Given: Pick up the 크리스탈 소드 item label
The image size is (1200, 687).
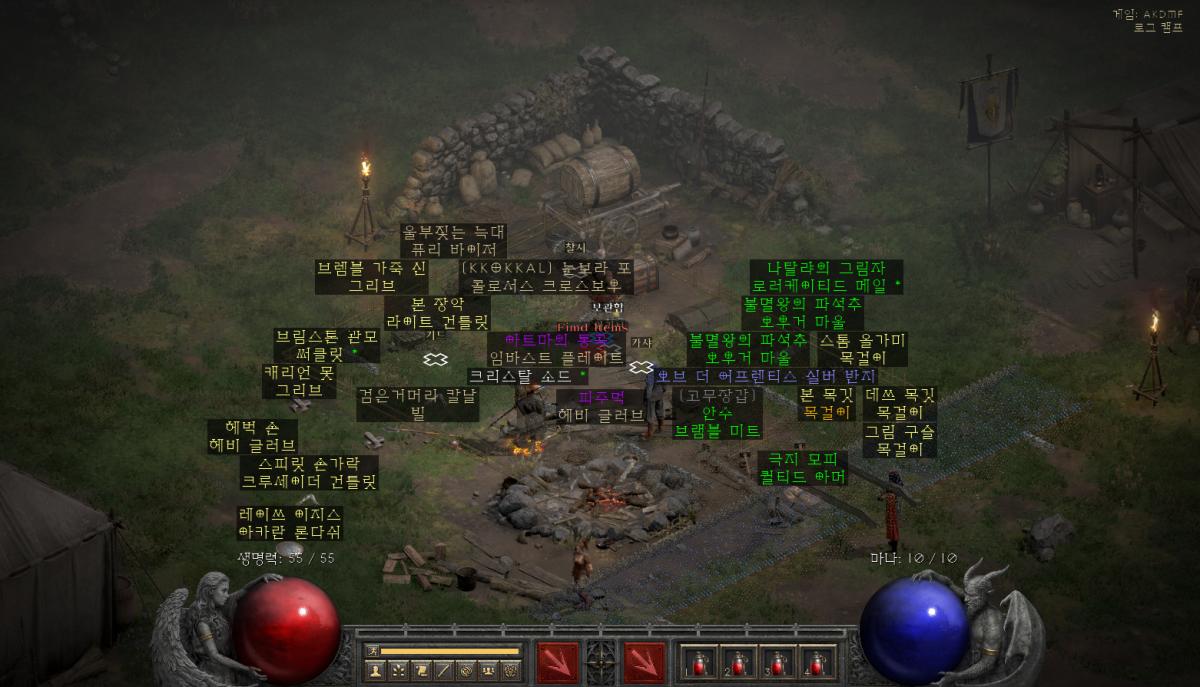Looking at the screenshot, I should (x=528, y=377).
